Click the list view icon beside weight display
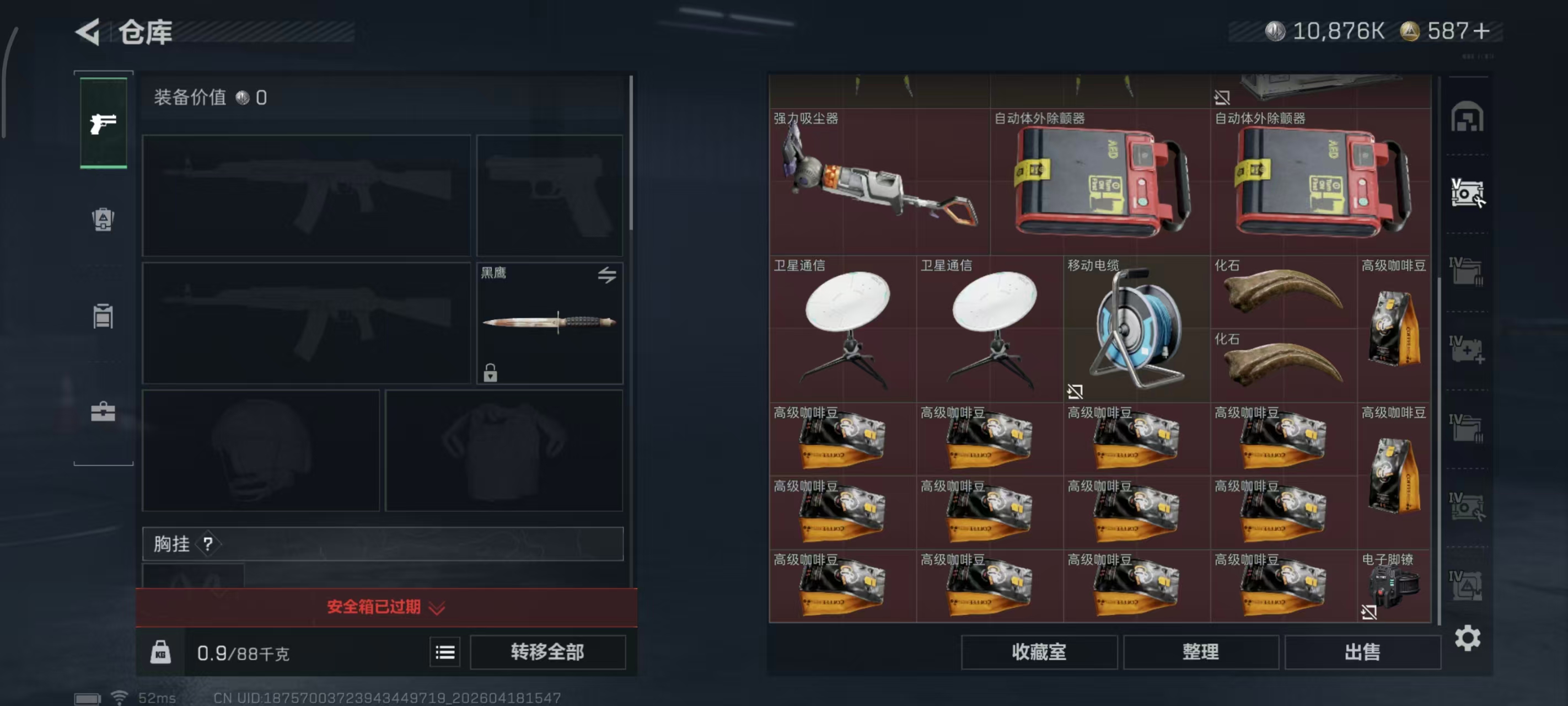The height and width of the screenshot is (706, 1568). [445, 652]
